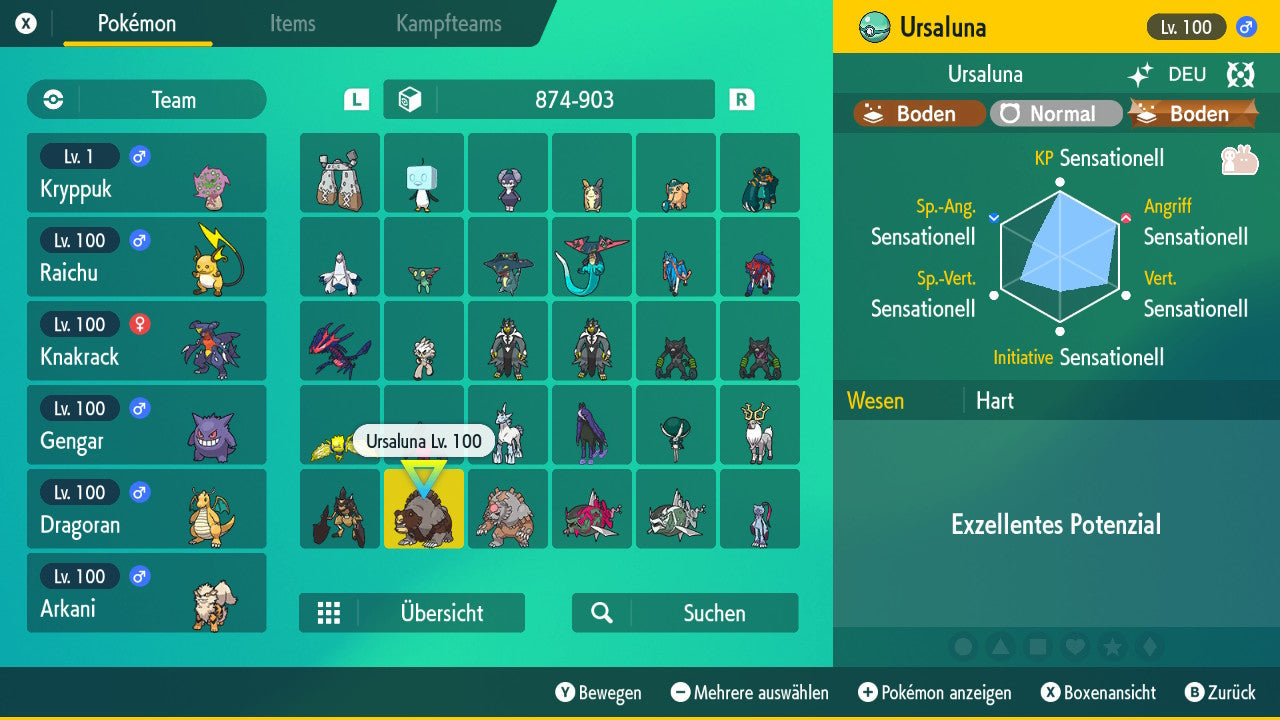Click the Boden type badge of Ursaluna

point(916,113)
